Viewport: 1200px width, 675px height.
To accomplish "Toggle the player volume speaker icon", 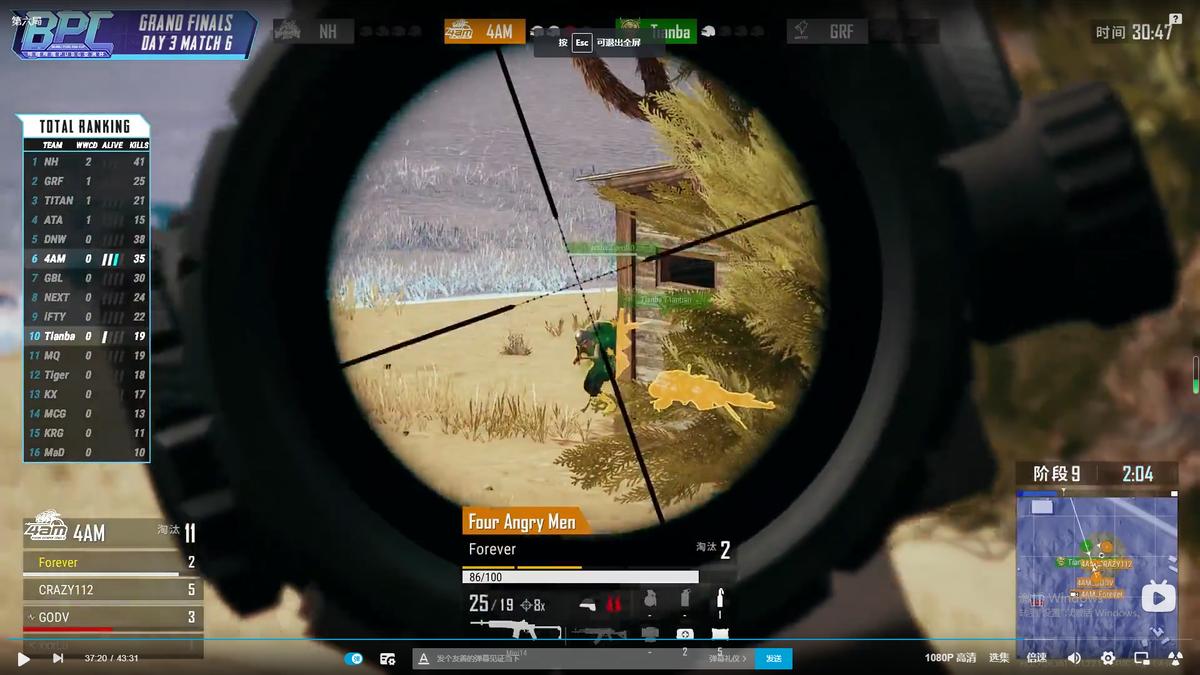I will [x=1074, y=658].
